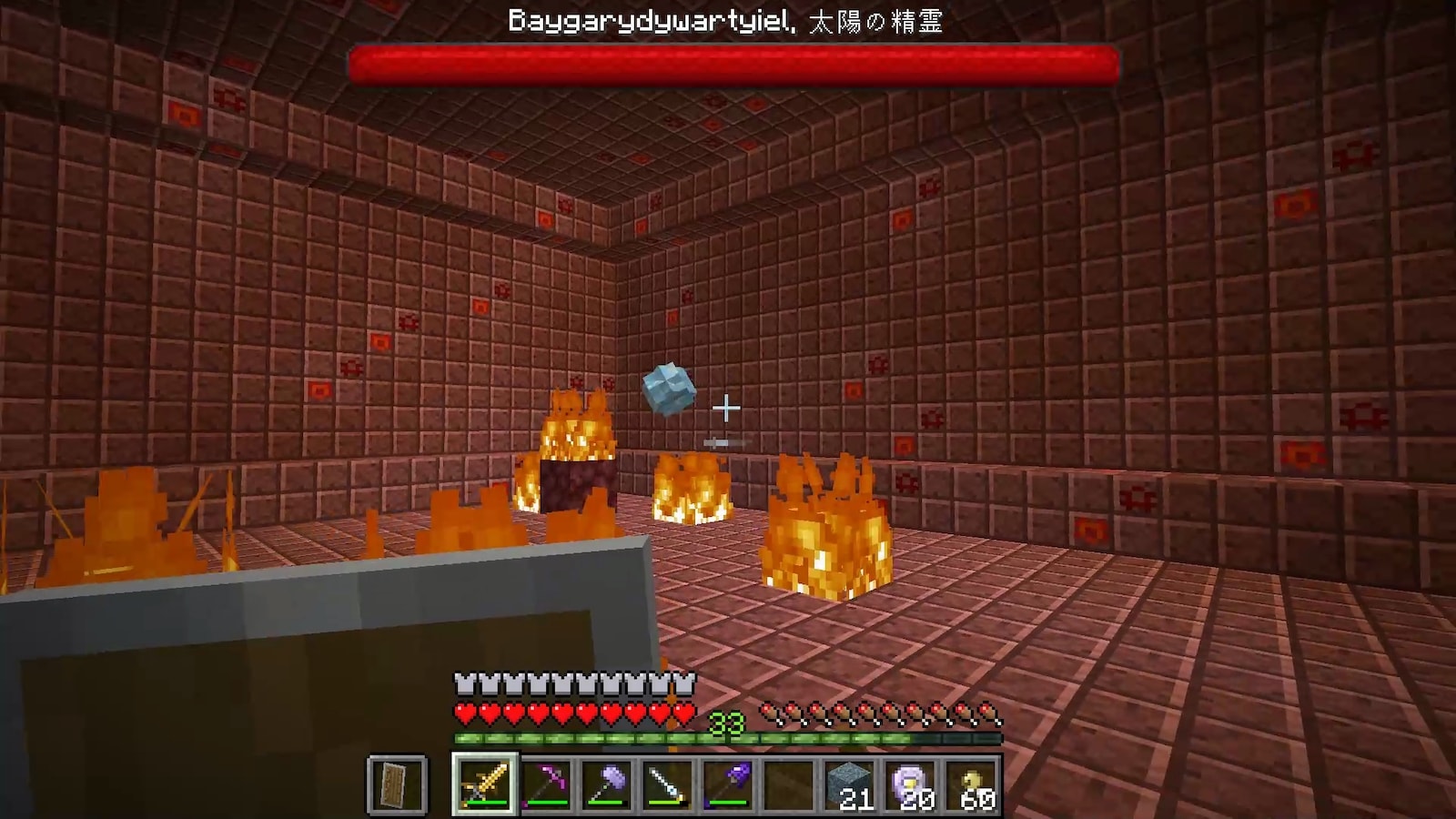This screenshot has width=1456, height=819.
Task: Click the shield off-hand slot
Action: coord(398,784)
